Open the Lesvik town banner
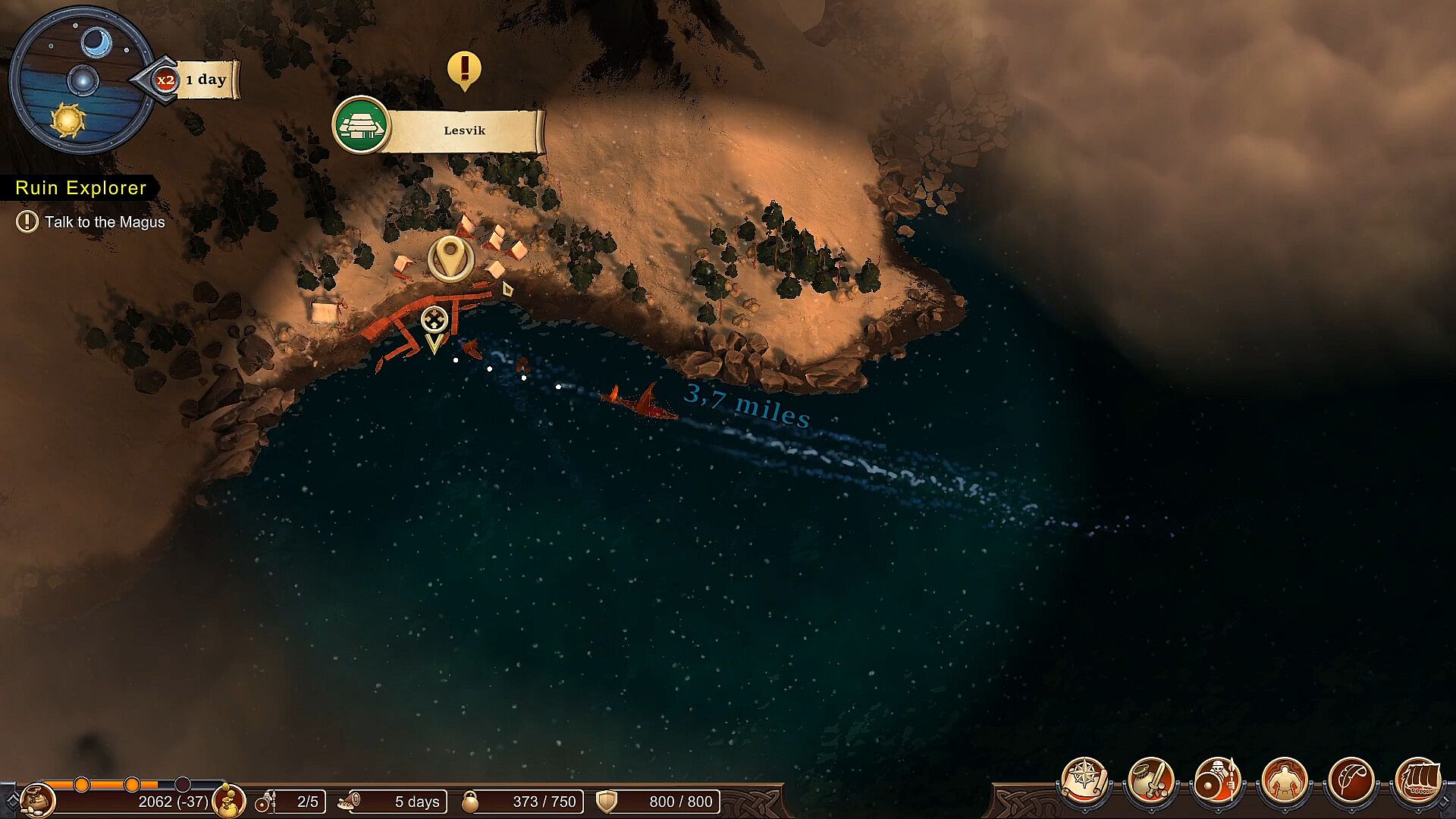Image resolution: width=1456 pixels, height=819 pixels. click(x=464, y=130)
